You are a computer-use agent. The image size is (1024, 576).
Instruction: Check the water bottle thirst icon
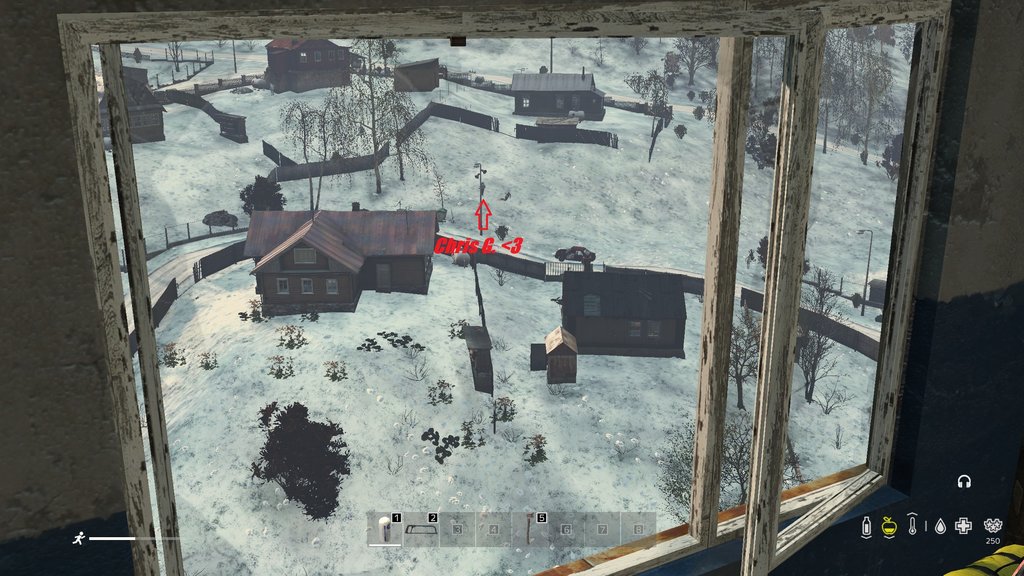[x=867, y=525]
